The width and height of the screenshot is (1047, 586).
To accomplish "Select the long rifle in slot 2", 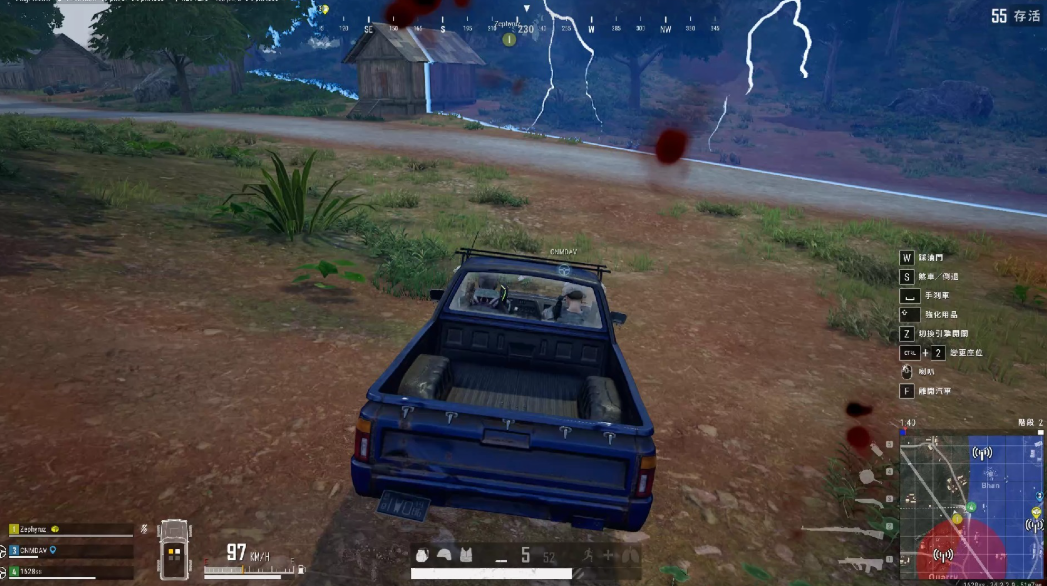I will [x=847, y=531].
